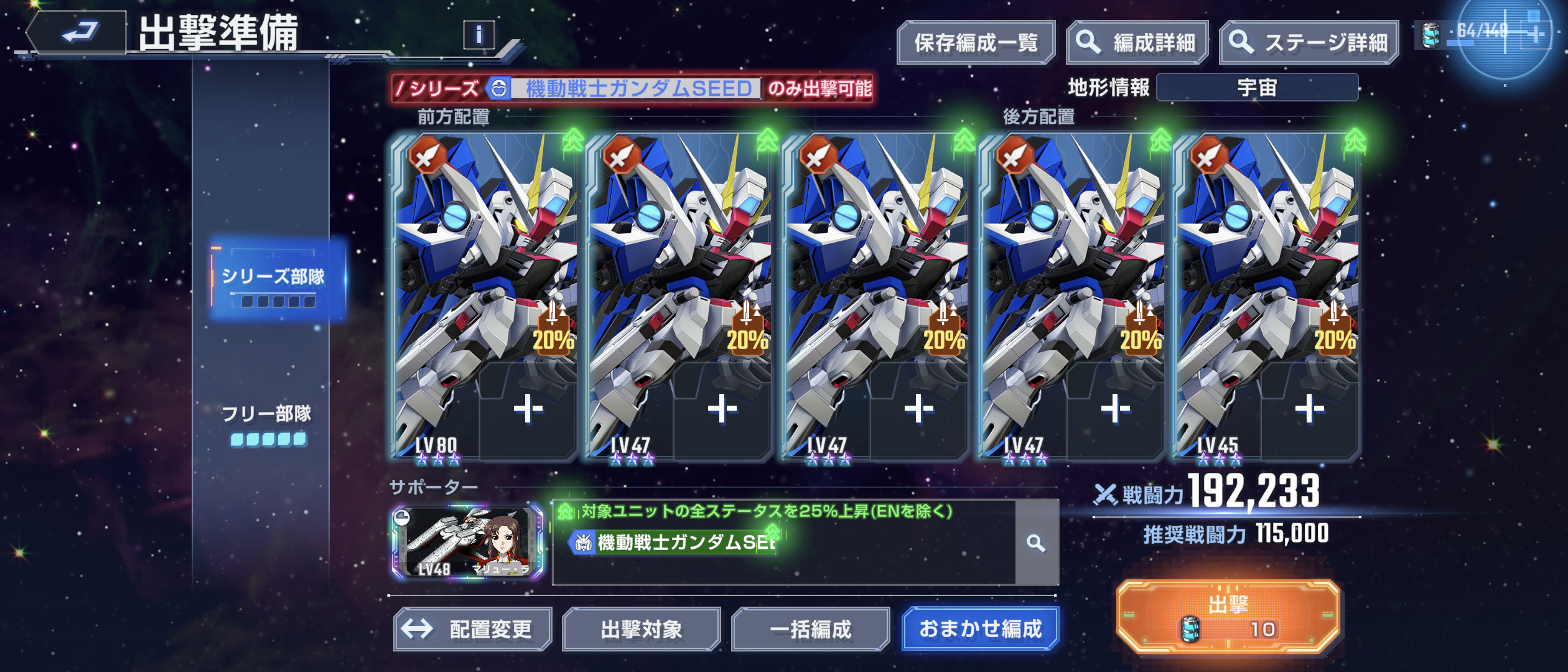Open the 出撃対象 sortie targets button
This screenshot has width=1568, height=672.
[641, 629]
